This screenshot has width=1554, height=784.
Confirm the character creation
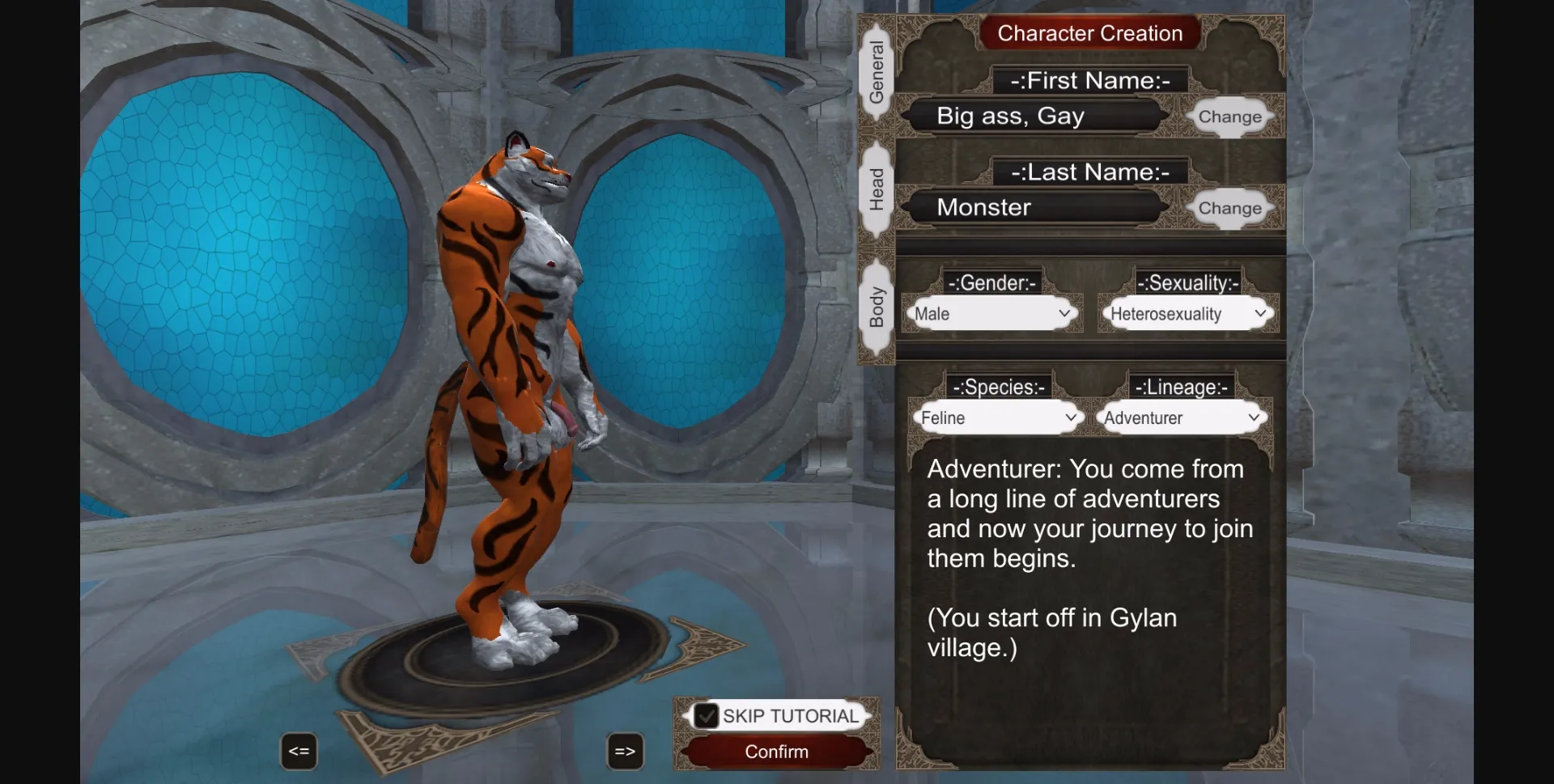click(x=776, y=752)
